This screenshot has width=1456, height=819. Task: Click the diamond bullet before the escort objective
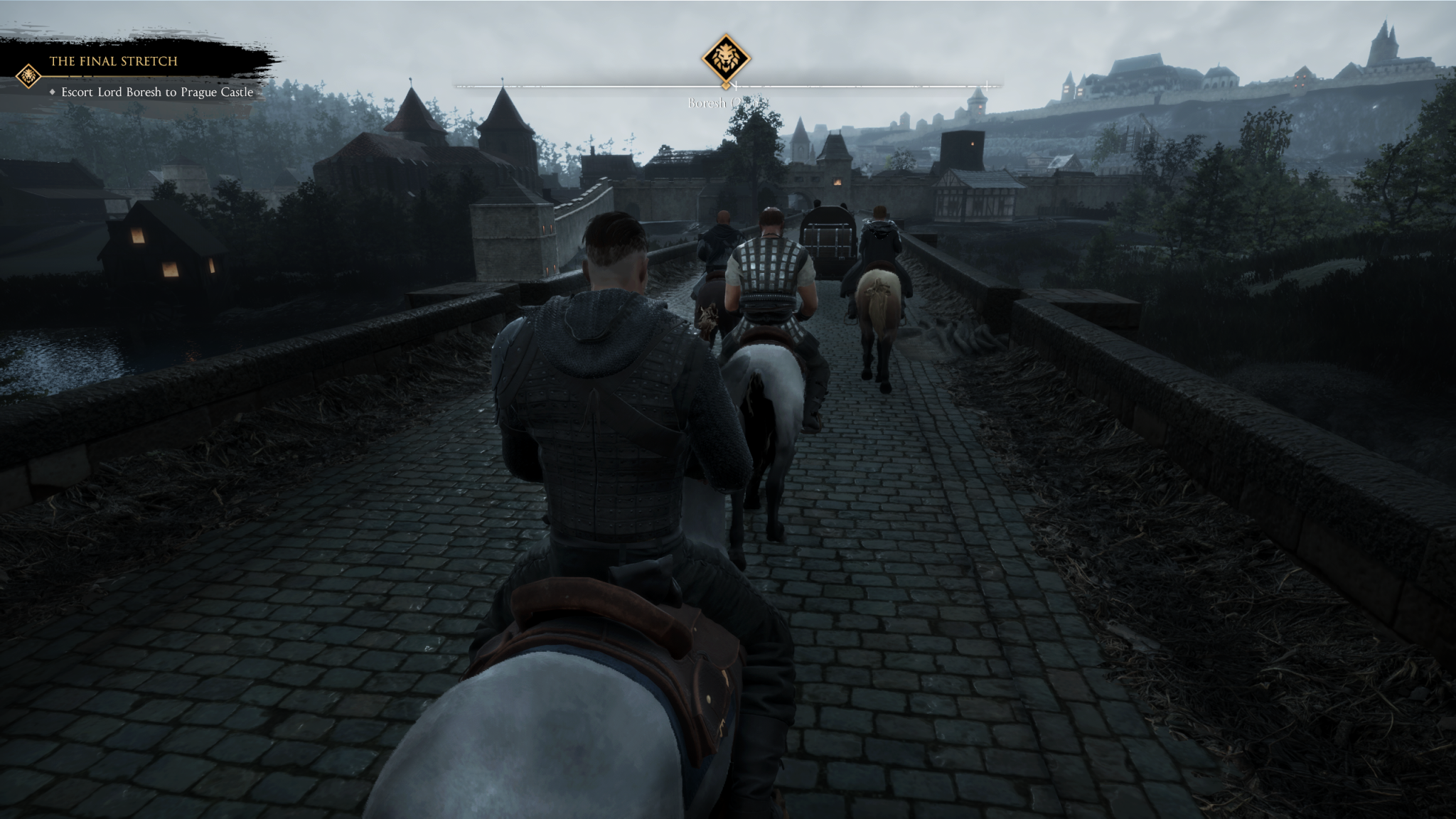coord(53,92)
